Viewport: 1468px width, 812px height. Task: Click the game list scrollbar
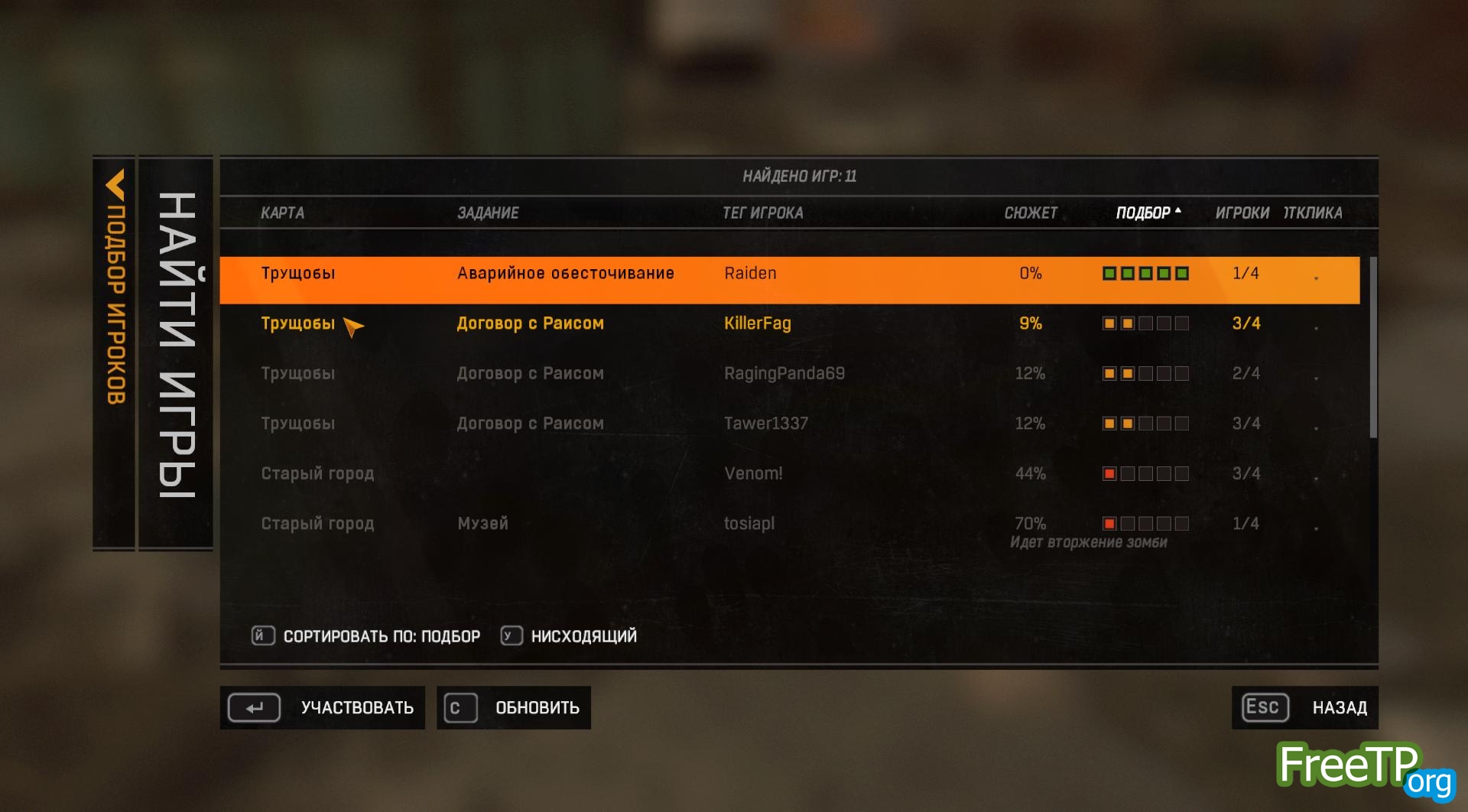(x=1373, y=348)
